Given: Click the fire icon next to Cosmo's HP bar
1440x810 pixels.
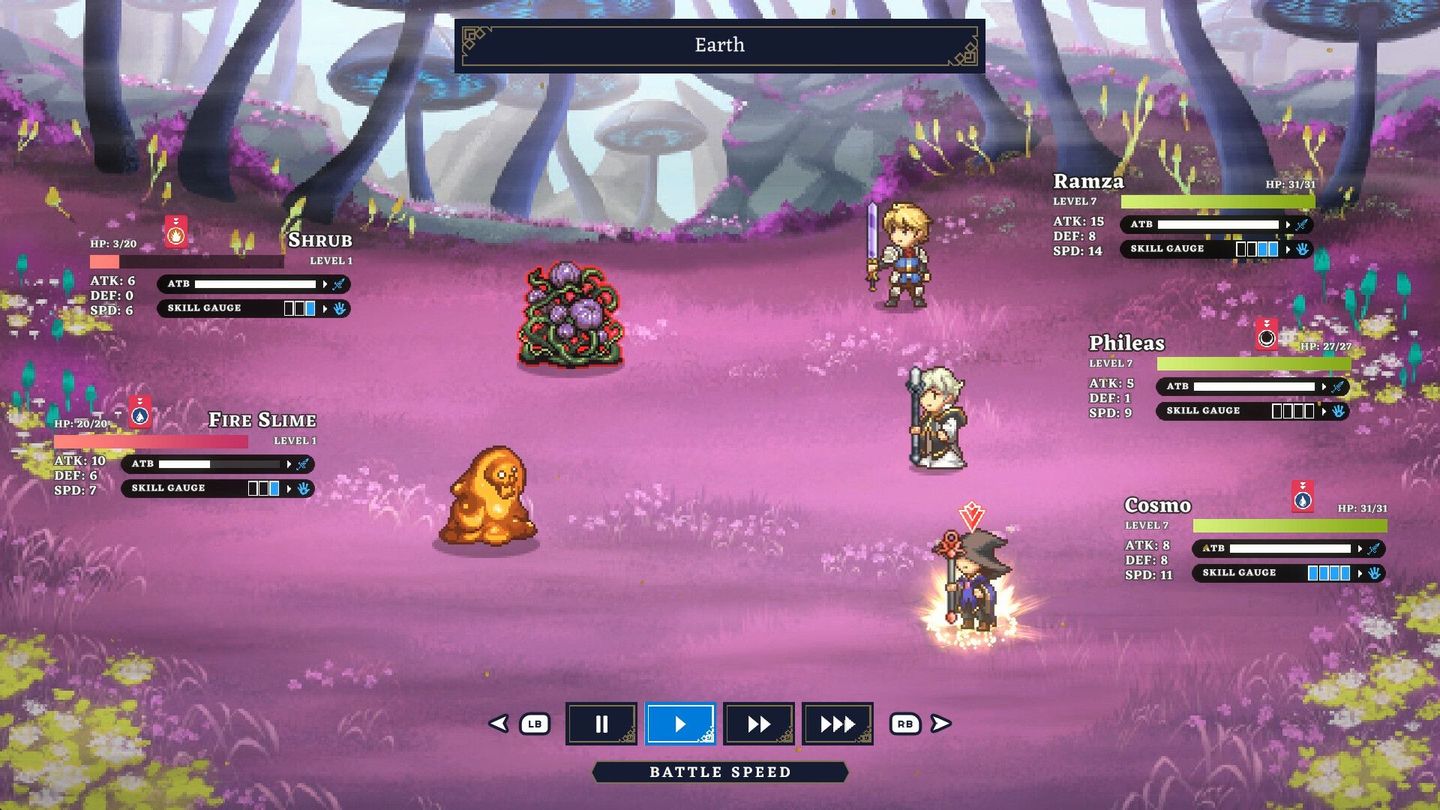Looking at the screenshot, I should (1302, 501).
